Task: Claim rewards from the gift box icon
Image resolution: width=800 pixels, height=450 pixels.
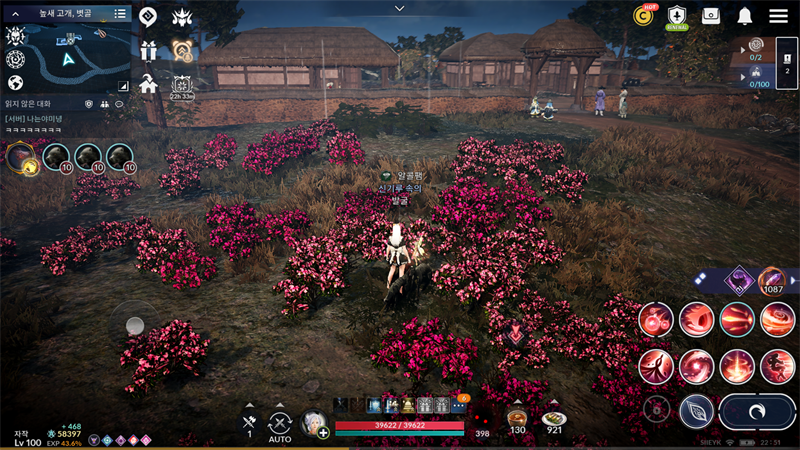Action: (x=148, y=51)
